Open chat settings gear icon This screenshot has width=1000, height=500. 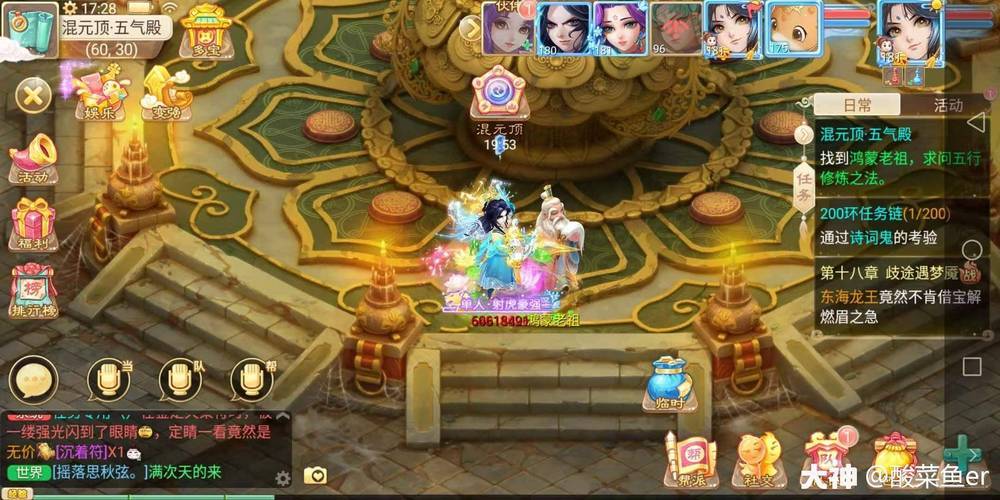pos(283,478)
